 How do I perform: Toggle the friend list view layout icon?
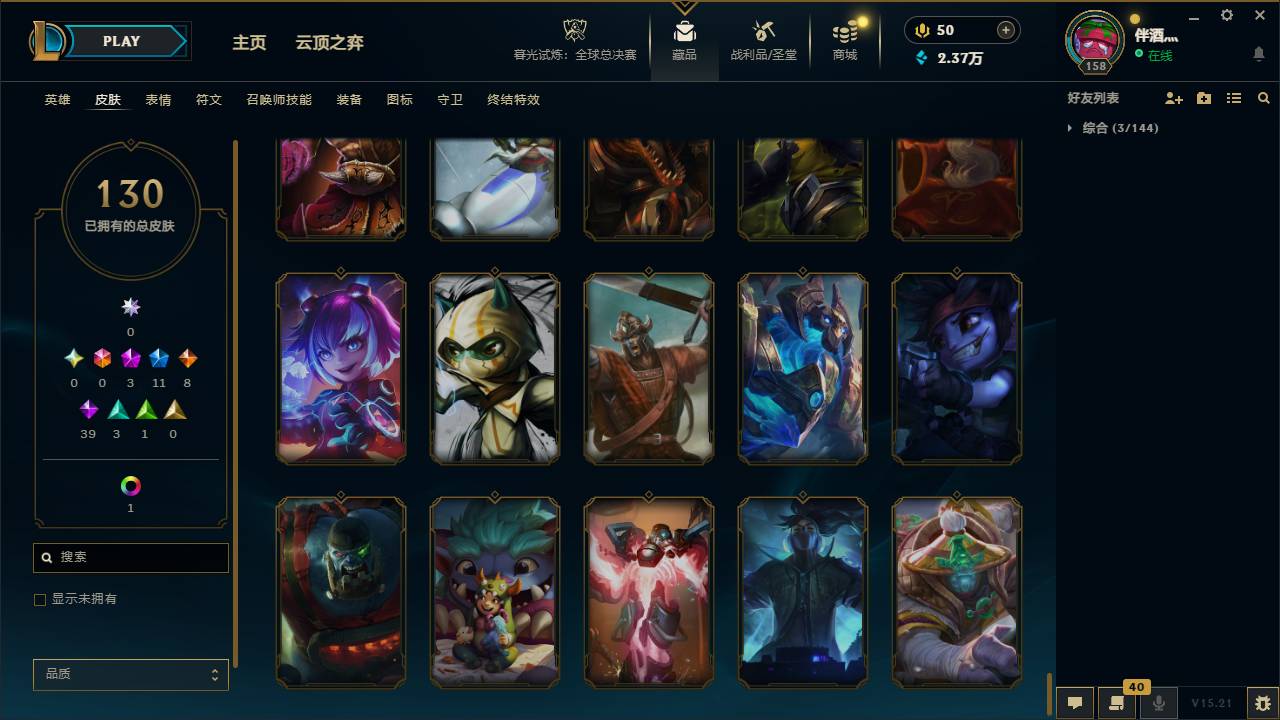point(1233,97)
